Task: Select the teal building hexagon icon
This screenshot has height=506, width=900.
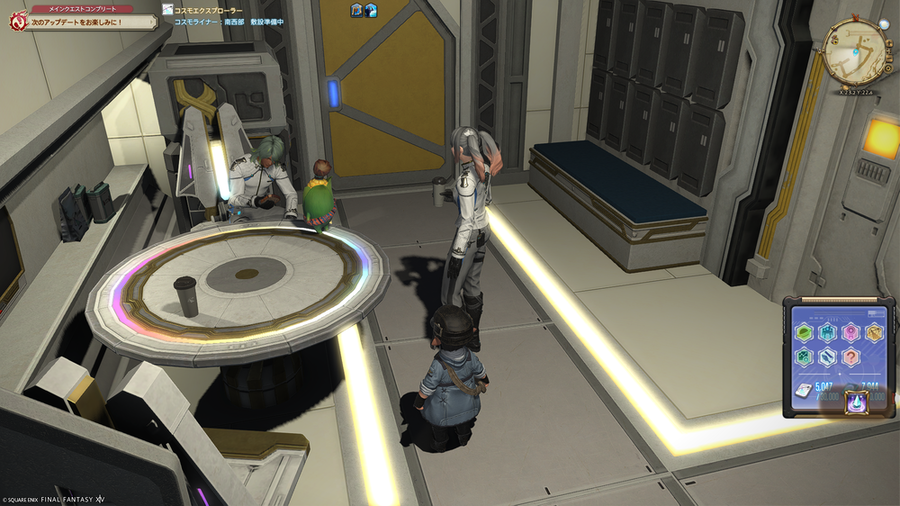Action: 827,333
